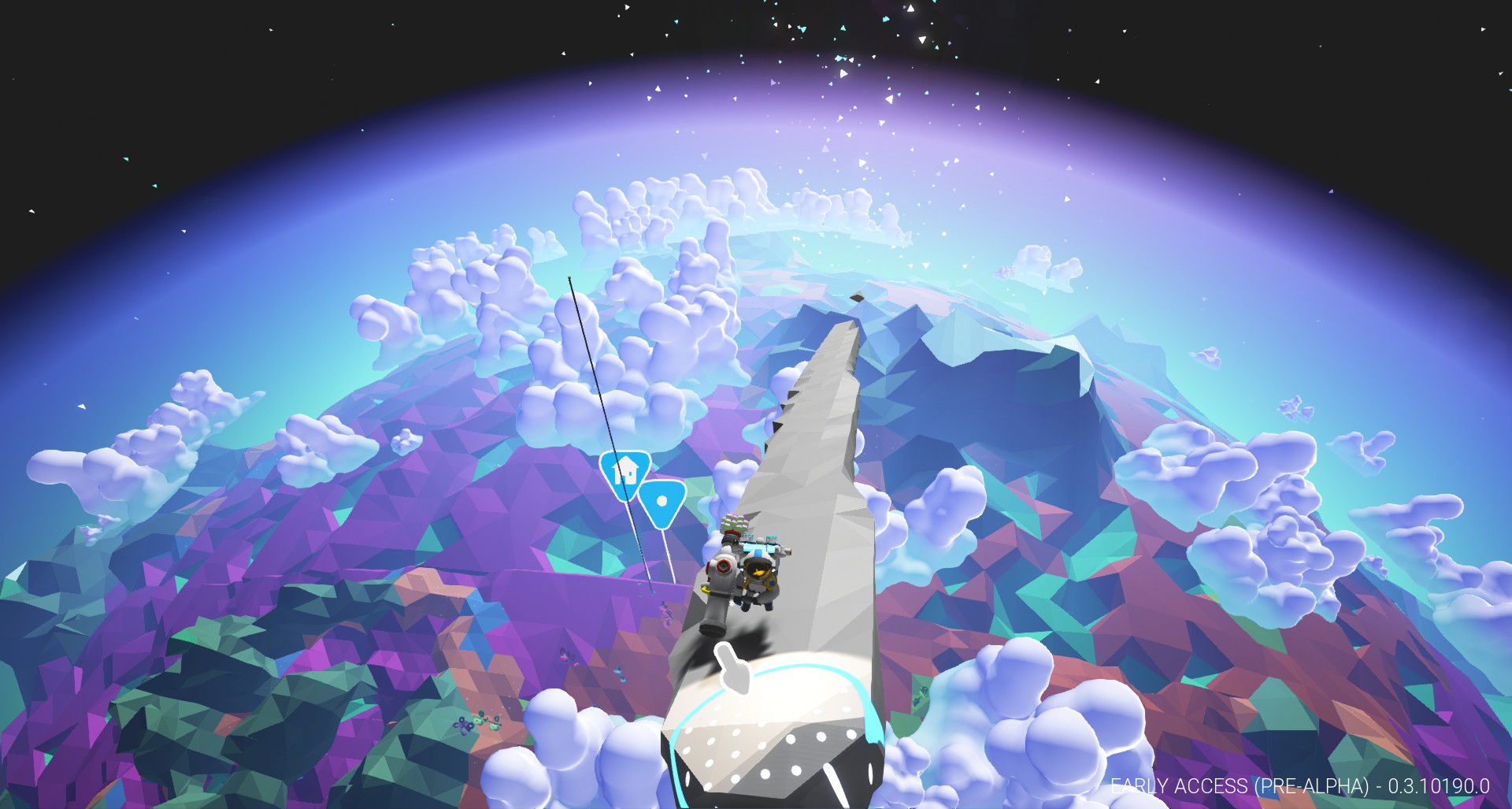
Task: Select the blue dot beacon marker icon
Action: (661, 502)
